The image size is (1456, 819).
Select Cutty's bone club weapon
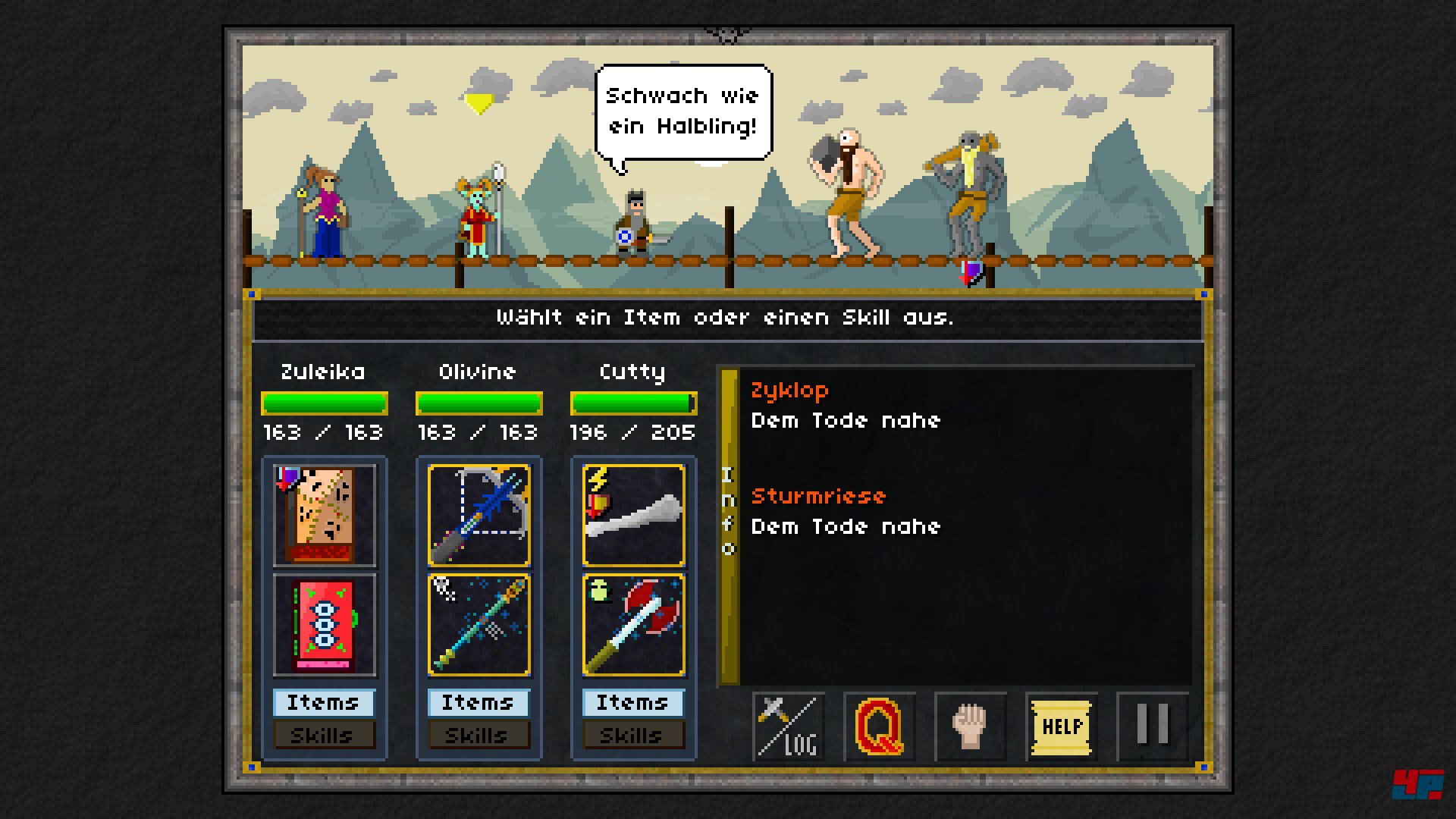click(x=634, y=516)
